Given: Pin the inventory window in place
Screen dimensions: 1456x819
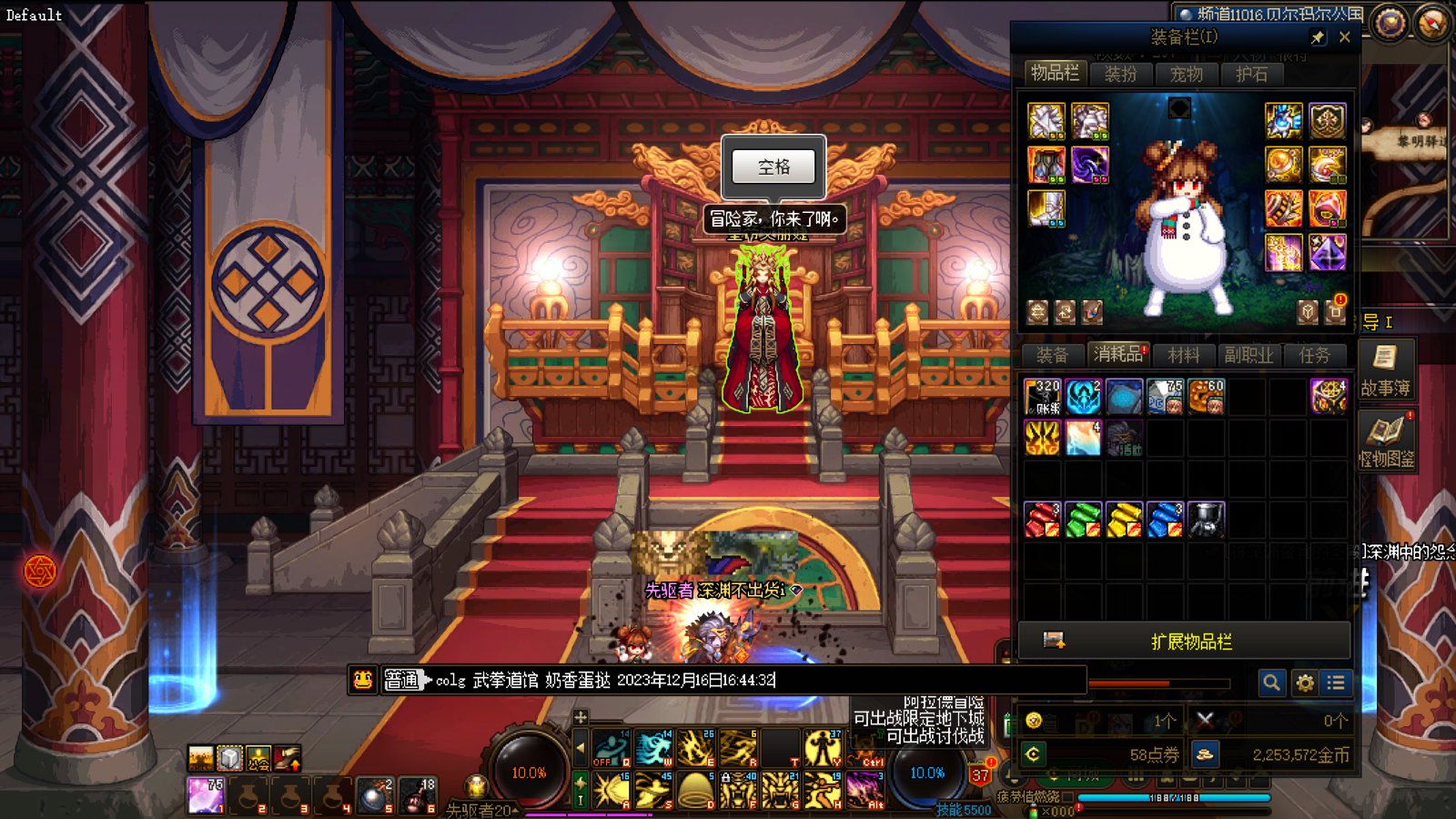Looking at the screenshot, I should coord(1318,37).
